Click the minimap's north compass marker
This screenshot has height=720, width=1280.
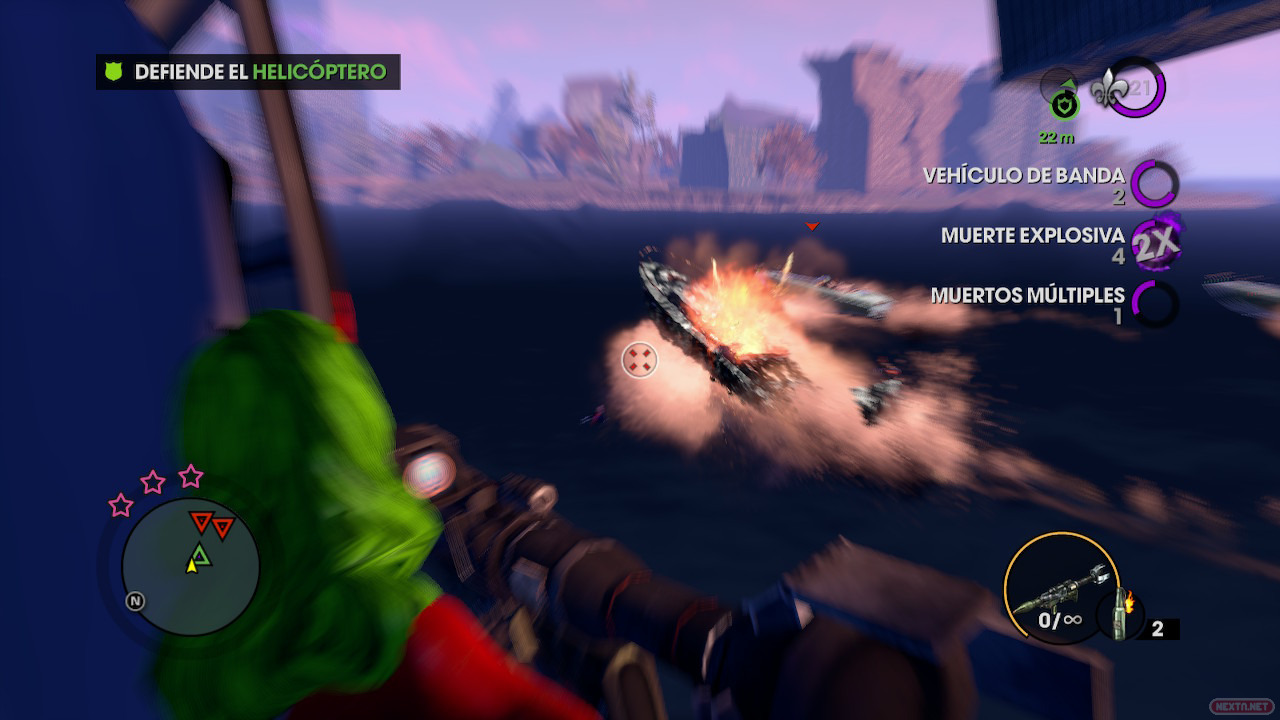point(135,601)
